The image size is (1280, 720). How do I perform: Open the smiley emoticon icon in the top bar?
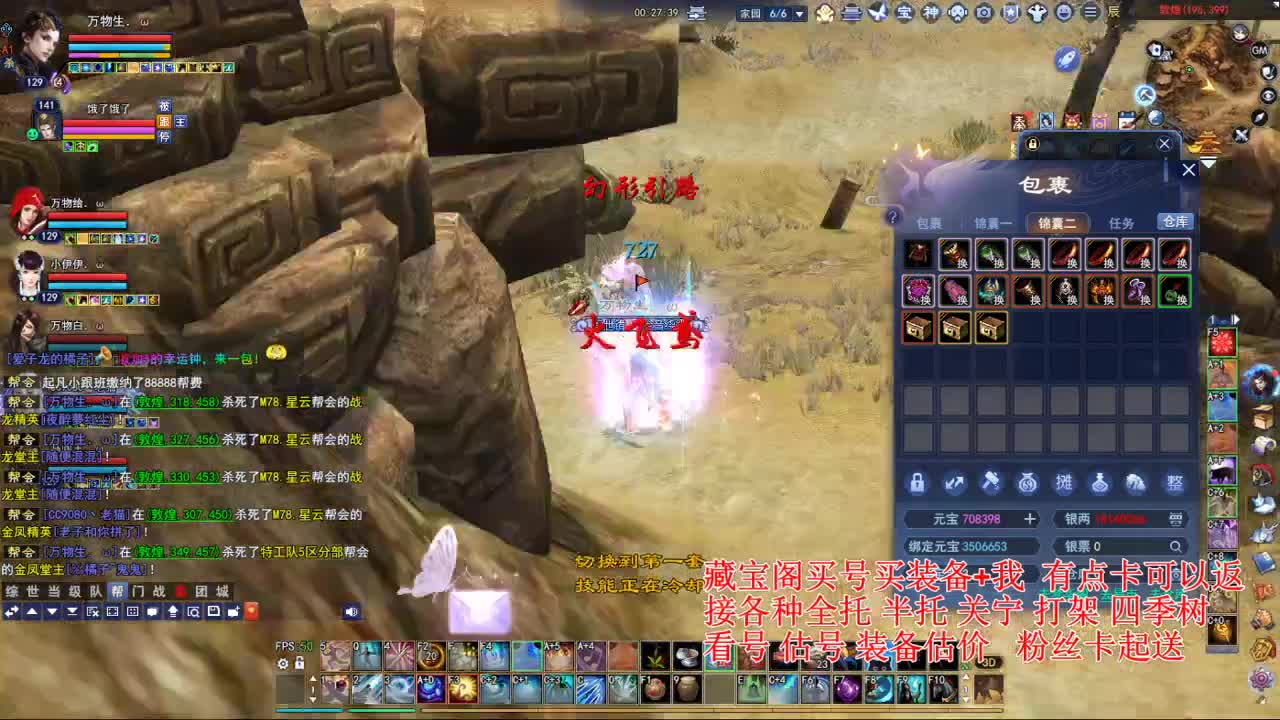[1062, 12]
